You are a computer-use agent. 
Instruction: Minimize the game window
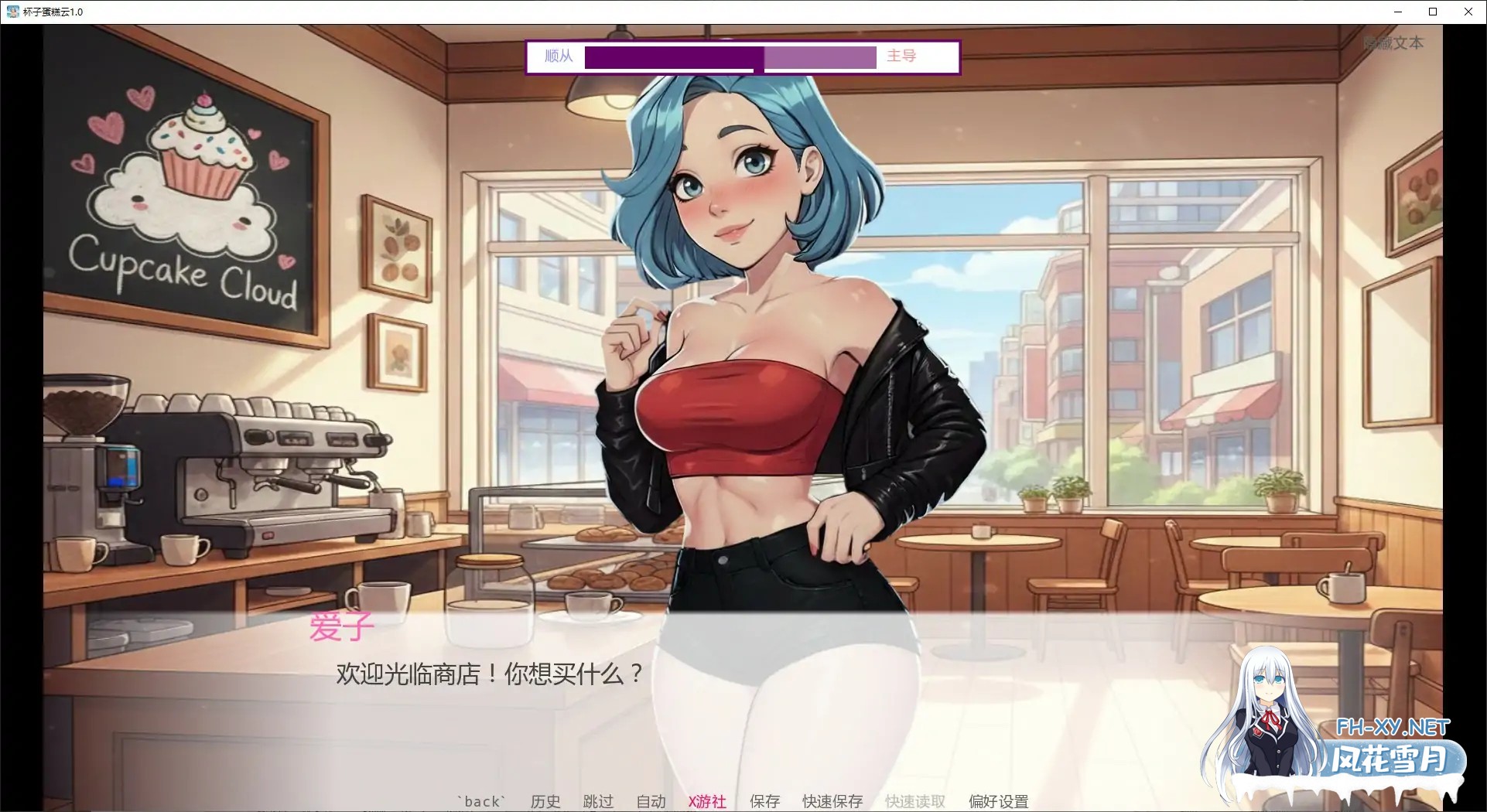click(x=1397, y=11)
